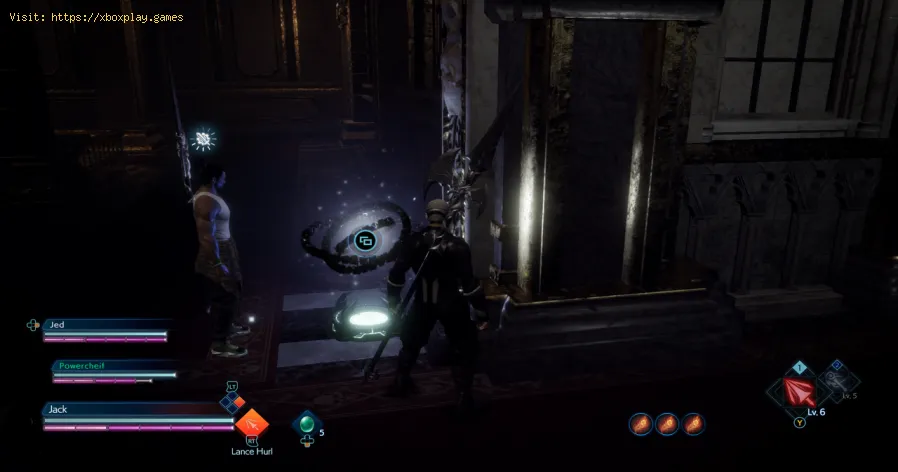The width and height of the screenshot is (898, 472).
Task: Select the red Lv. 6 job icon
Action: pyautogui.click(x=798, y=390)
